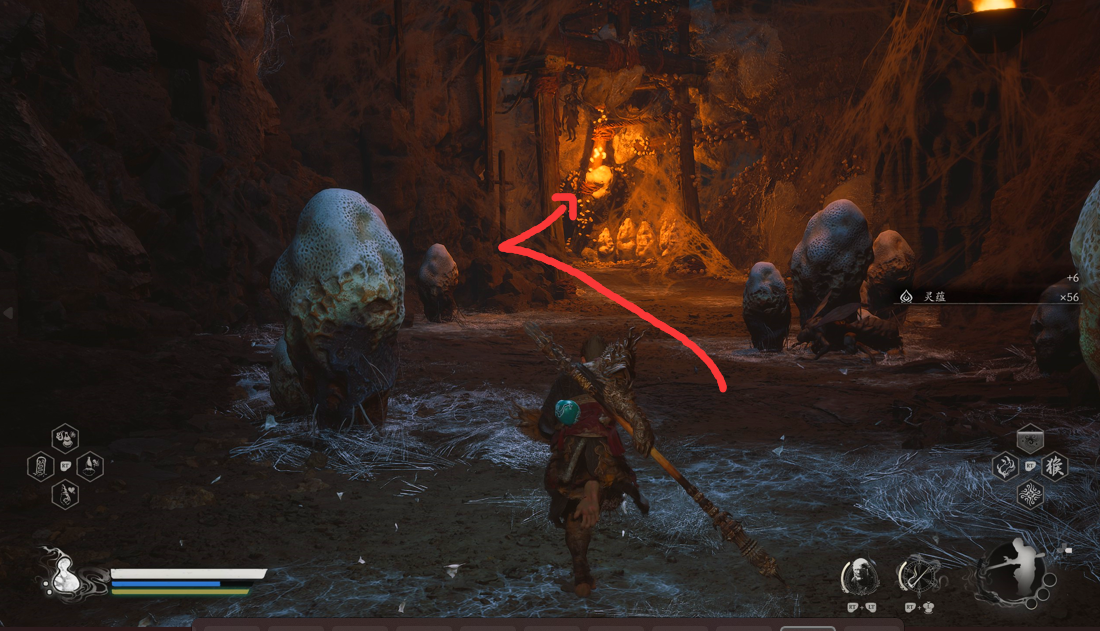Activate the spell marked with 猴 character
Viewport: 1100px width, 631px height.
(x=1054, y=466)
